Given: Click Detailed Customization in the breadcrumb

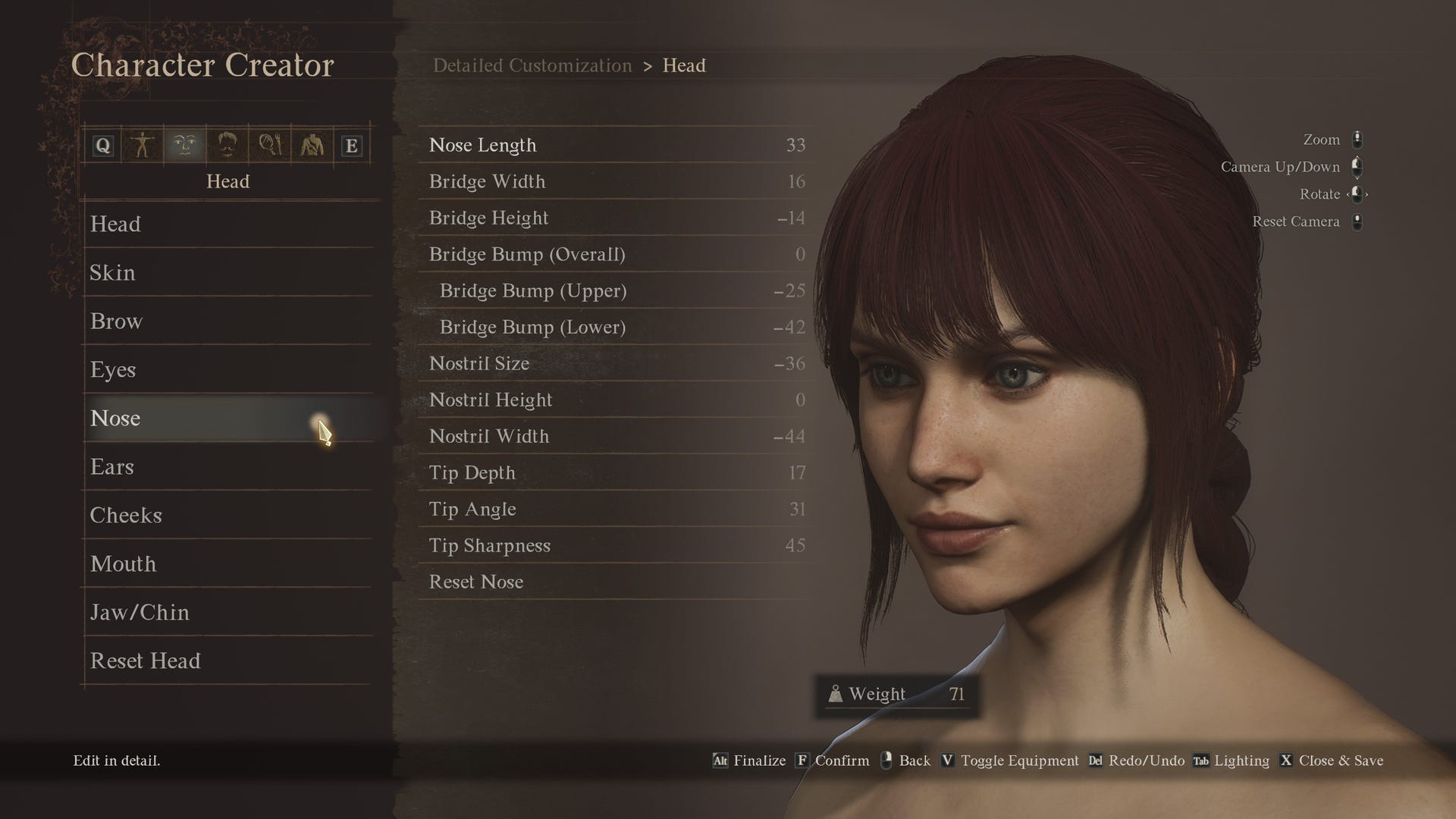Looking at the screenshot, I should 532,66.
